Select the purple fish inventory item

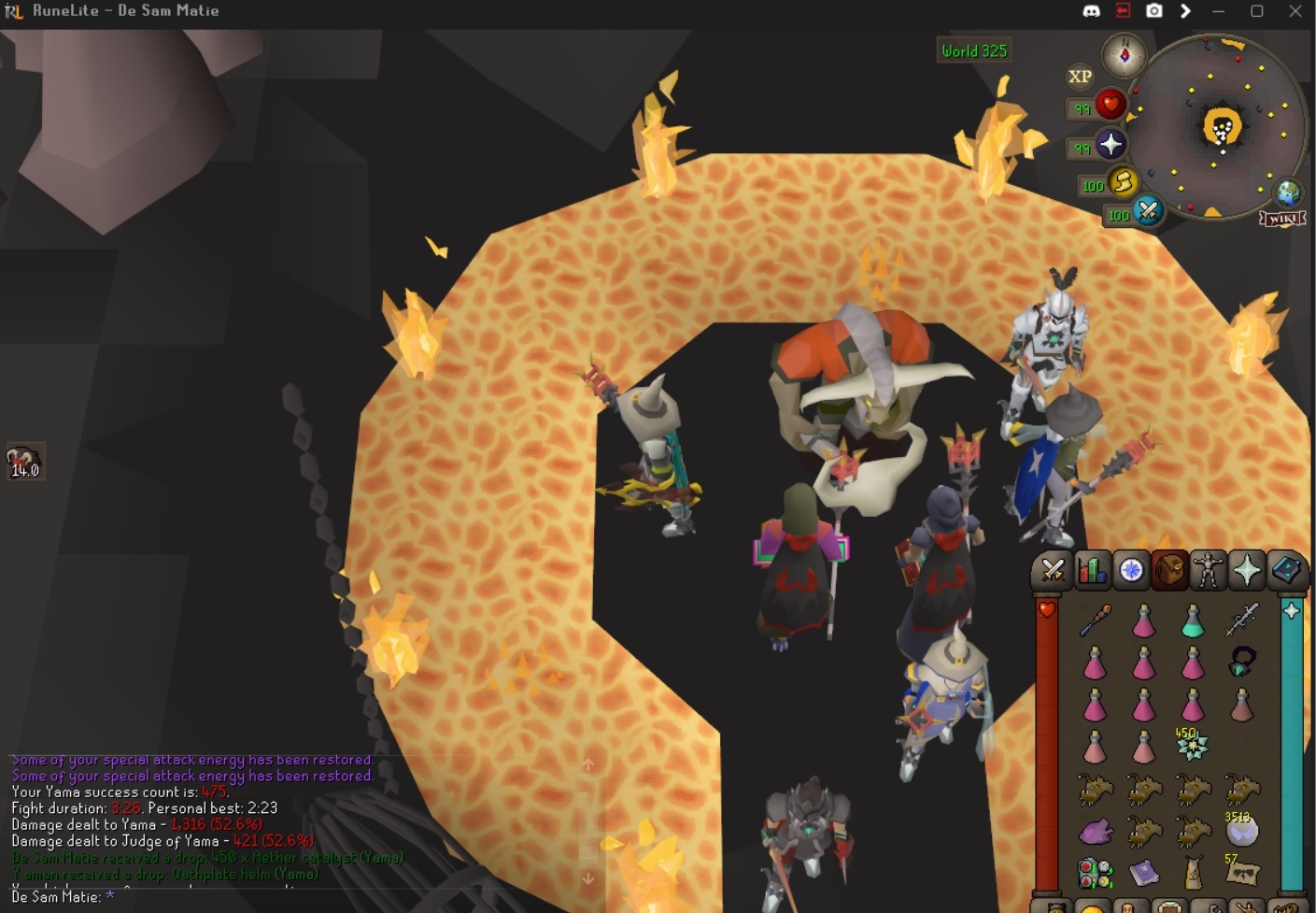pos(1096,830)
